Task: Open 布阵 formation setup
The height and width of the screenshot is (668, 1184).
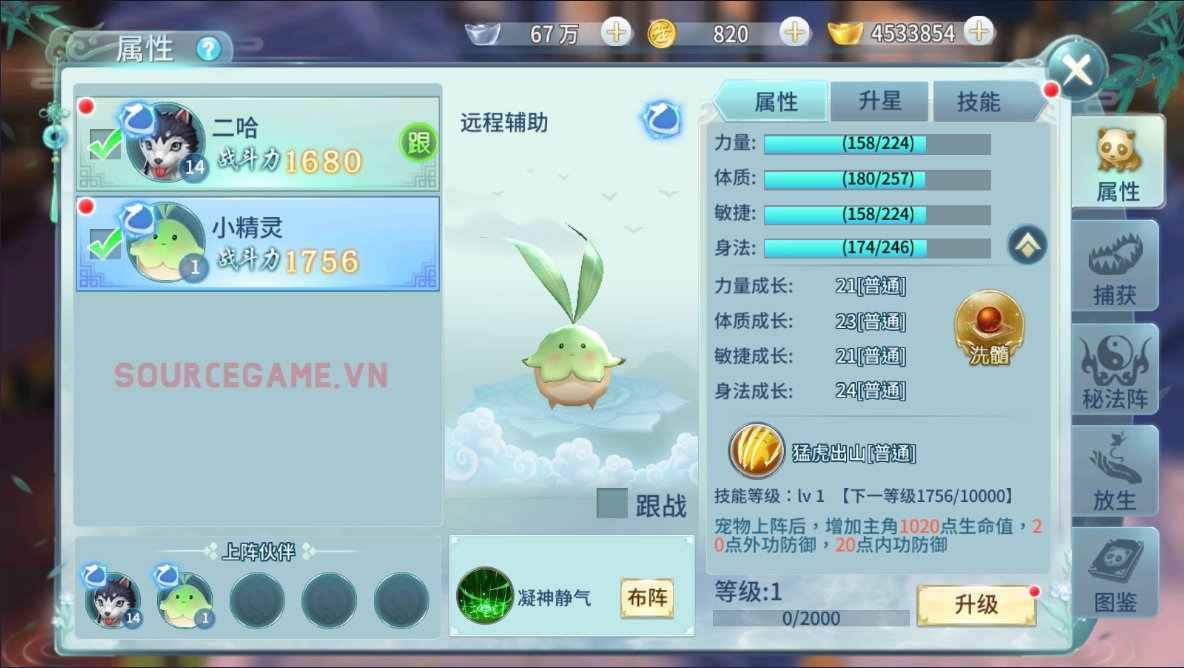Action: coord(646,598)
